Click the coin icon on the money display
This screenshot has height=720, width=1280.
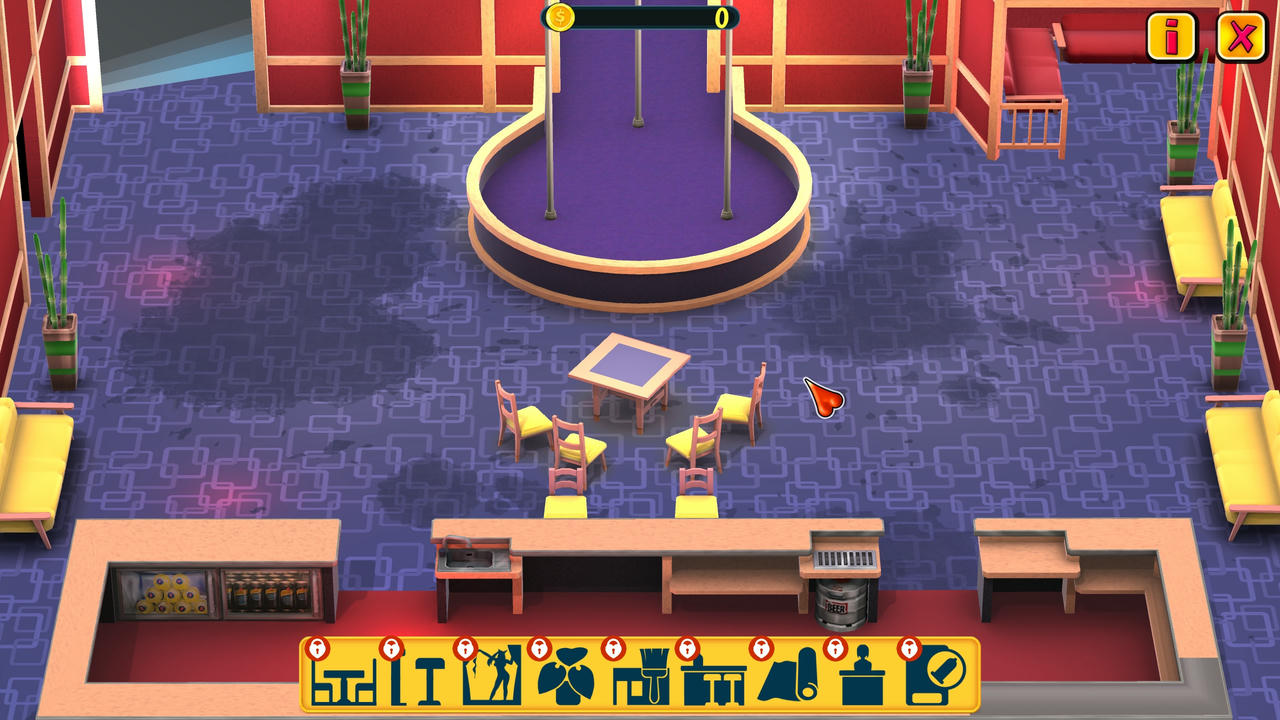(559, 17)
